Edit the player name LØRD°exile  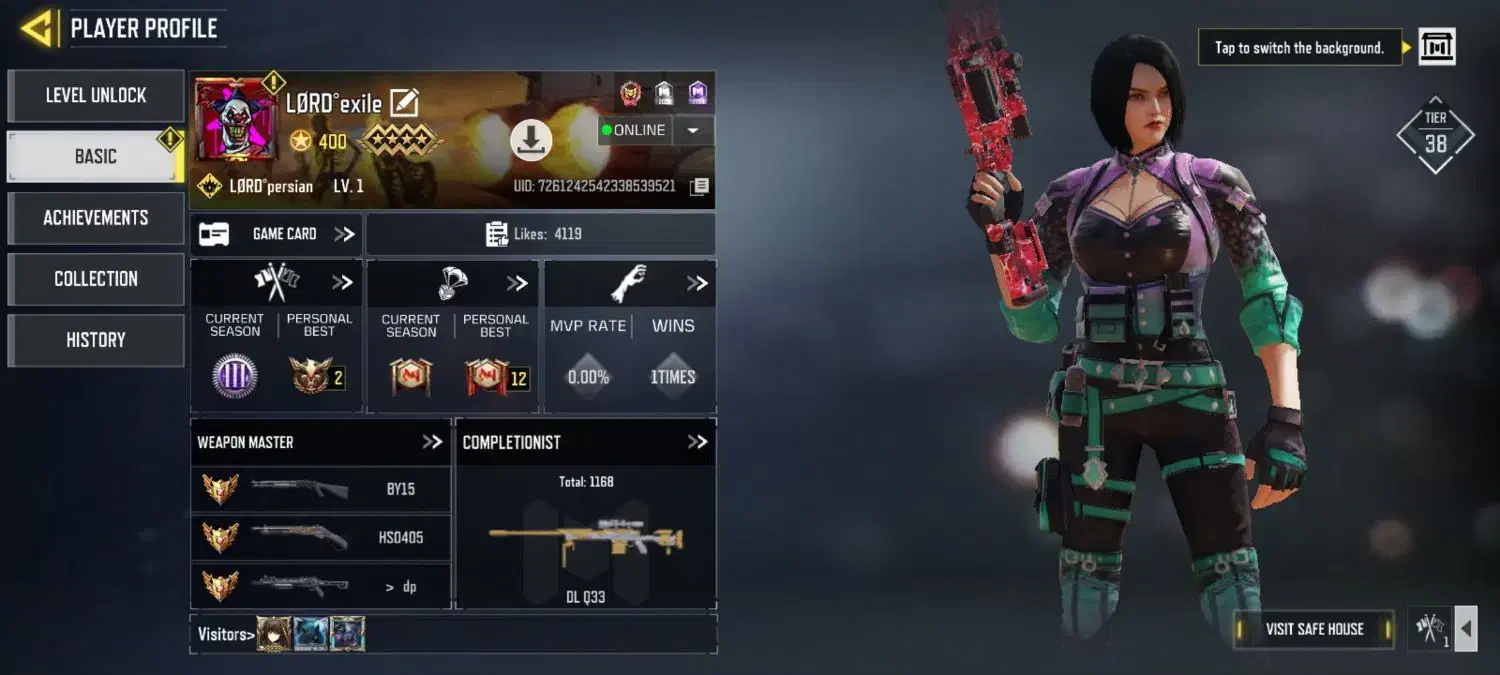(x=404, y=102)
